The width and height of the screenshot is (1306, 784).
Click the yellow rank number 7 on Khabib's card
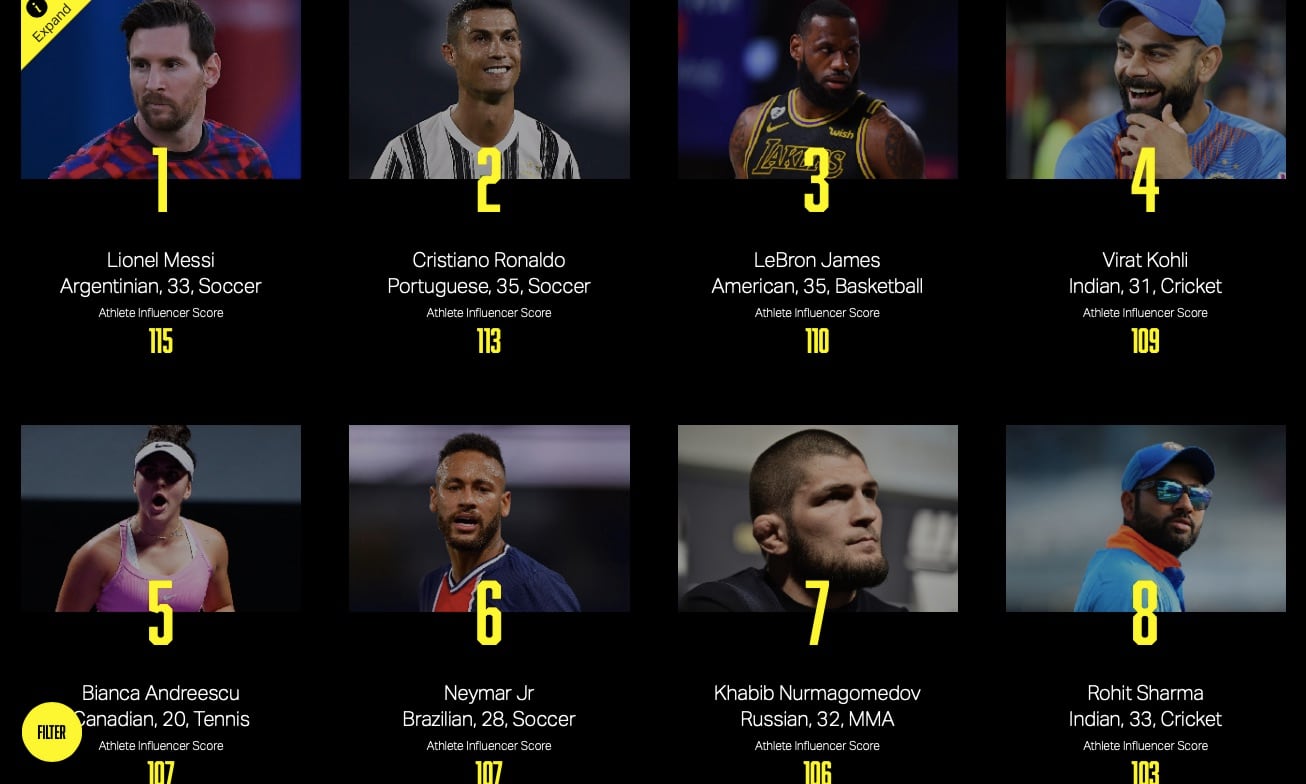[x=817, y=618]
